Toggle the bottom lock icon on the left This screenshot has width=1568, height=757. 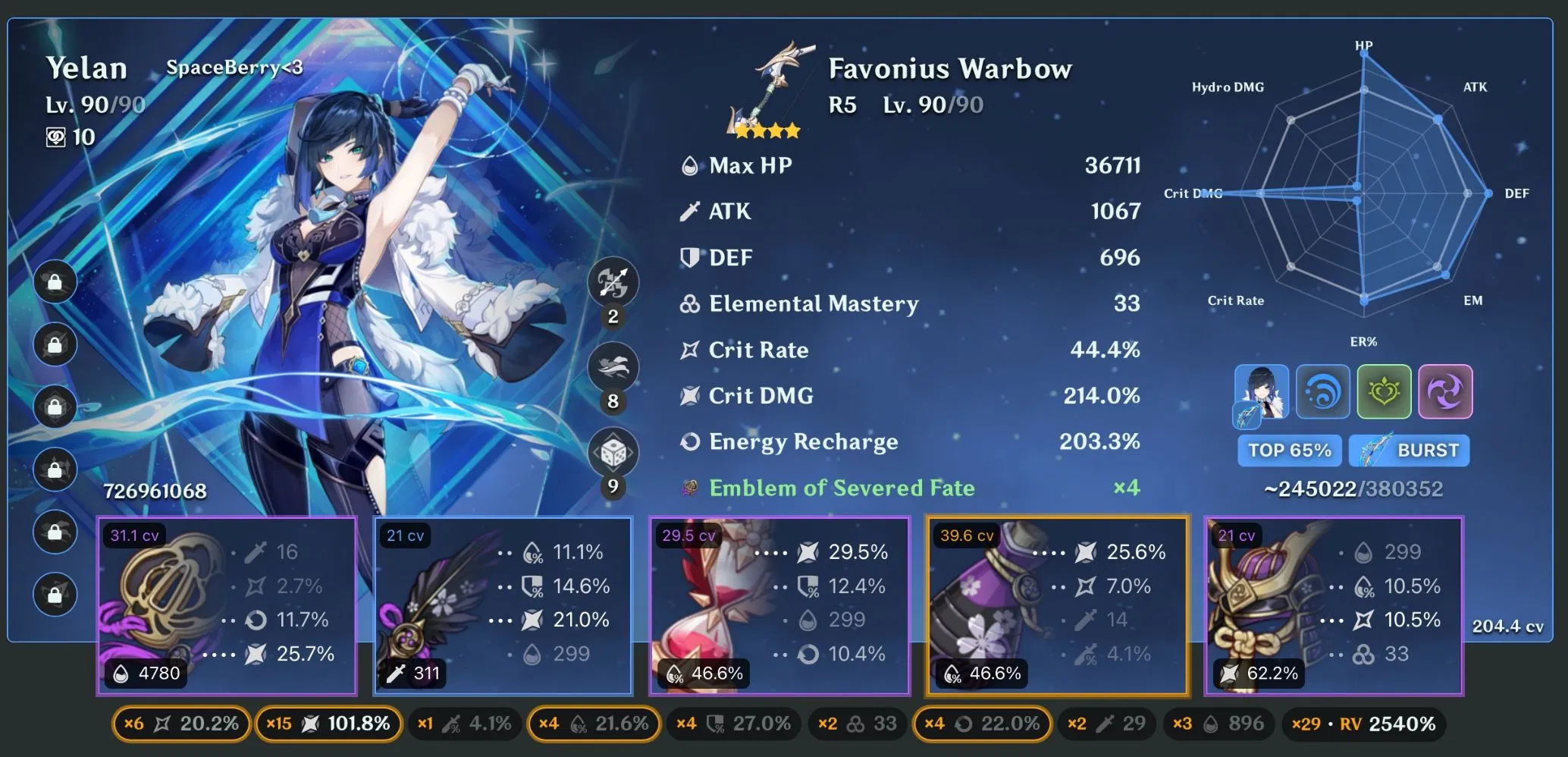[x=55, y=593]
